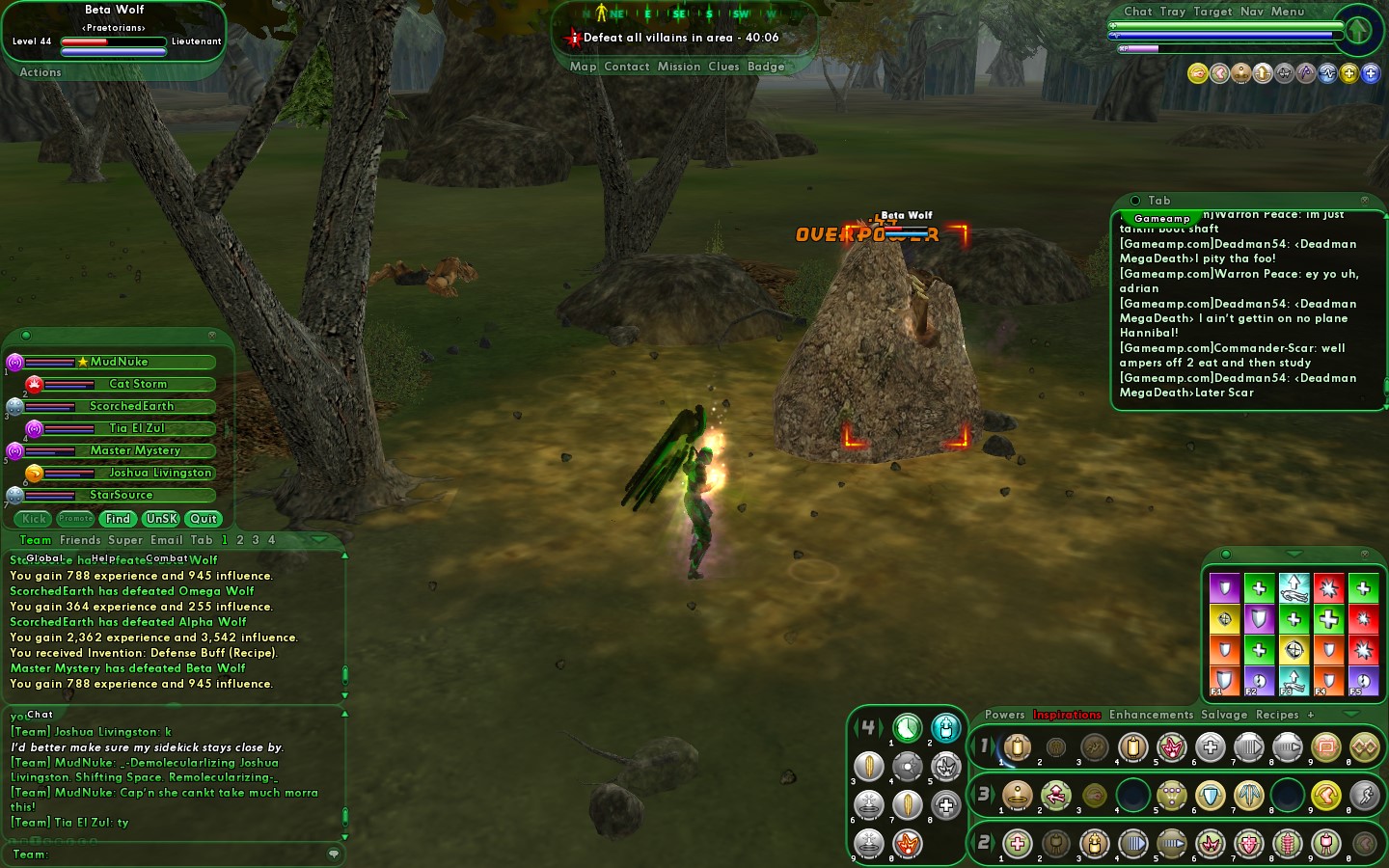Open the Badge window
This screenshot has height=868, width=1389.
click(766, 67)
